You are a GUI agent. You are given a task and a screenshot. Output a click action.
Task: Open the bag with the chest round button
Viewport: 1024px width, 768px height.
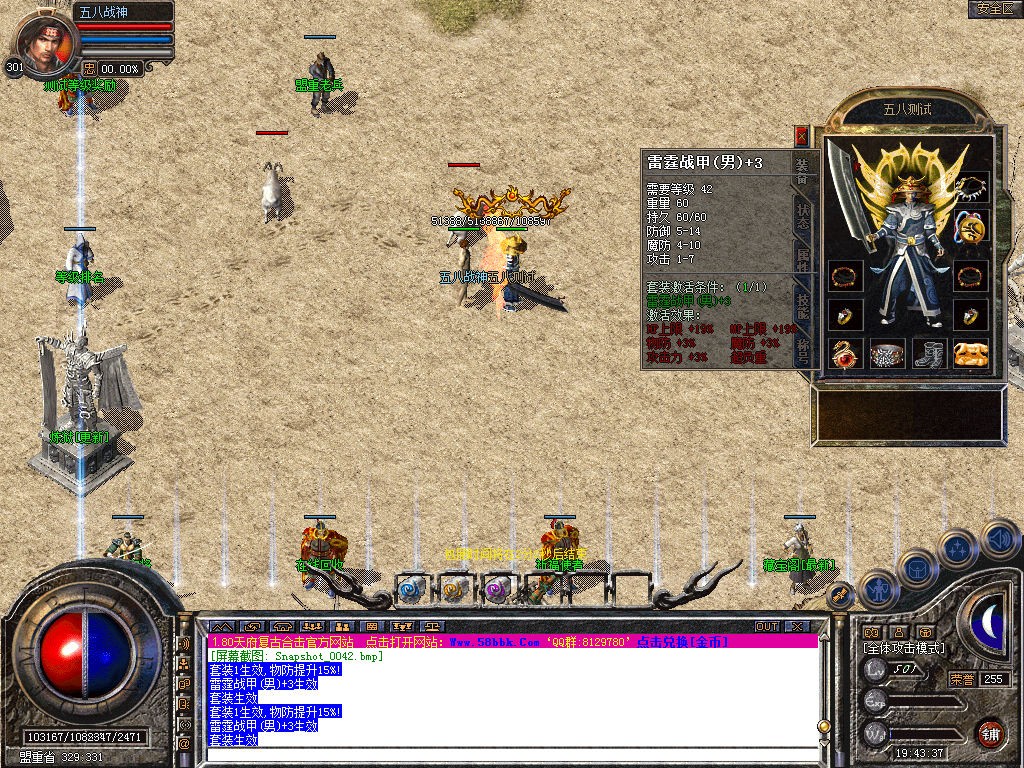coord(917,568)
